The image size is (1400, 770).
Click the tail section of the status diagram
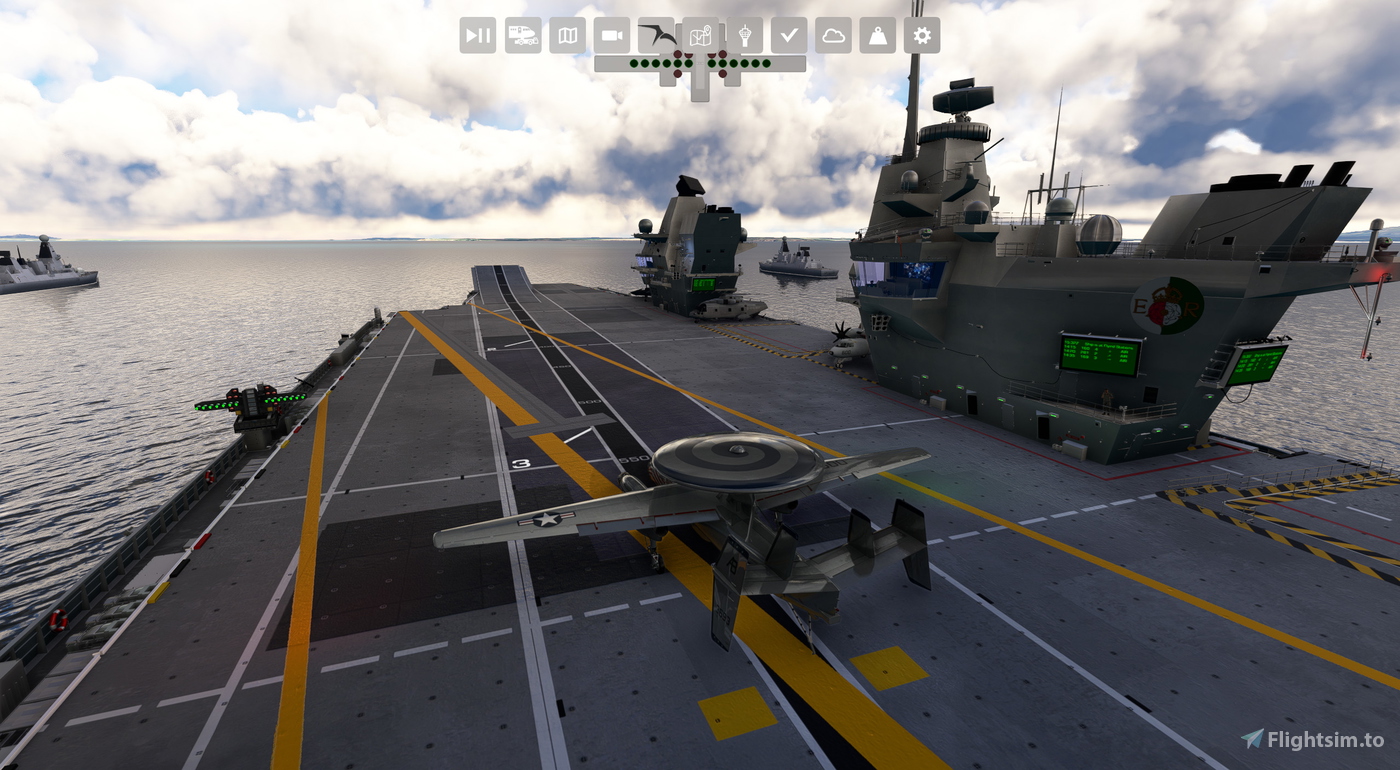[698, 95]
